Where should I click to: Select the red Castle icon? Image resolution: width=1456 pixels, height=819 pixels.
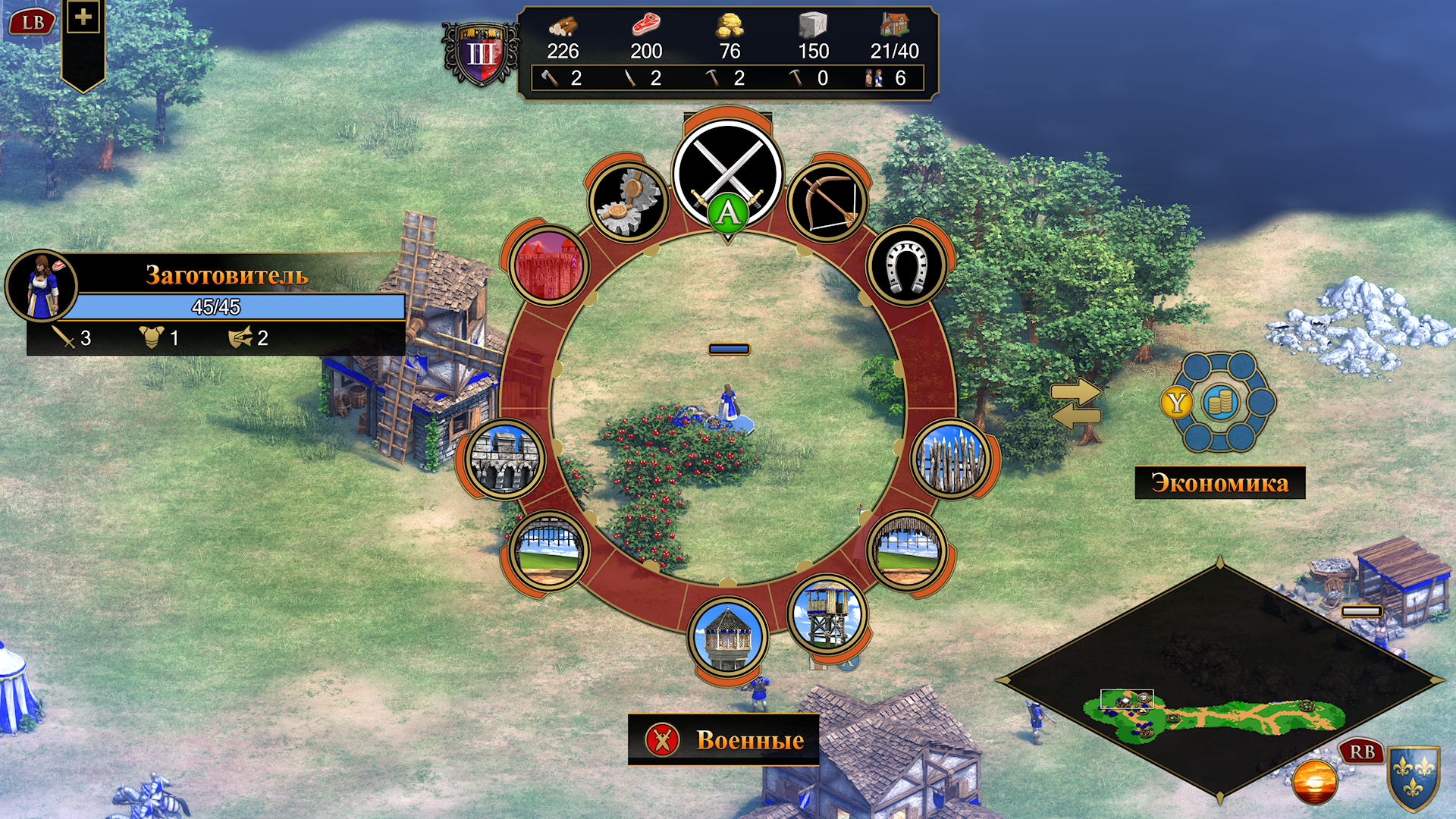pyautogui.click(x=549, y=266)
